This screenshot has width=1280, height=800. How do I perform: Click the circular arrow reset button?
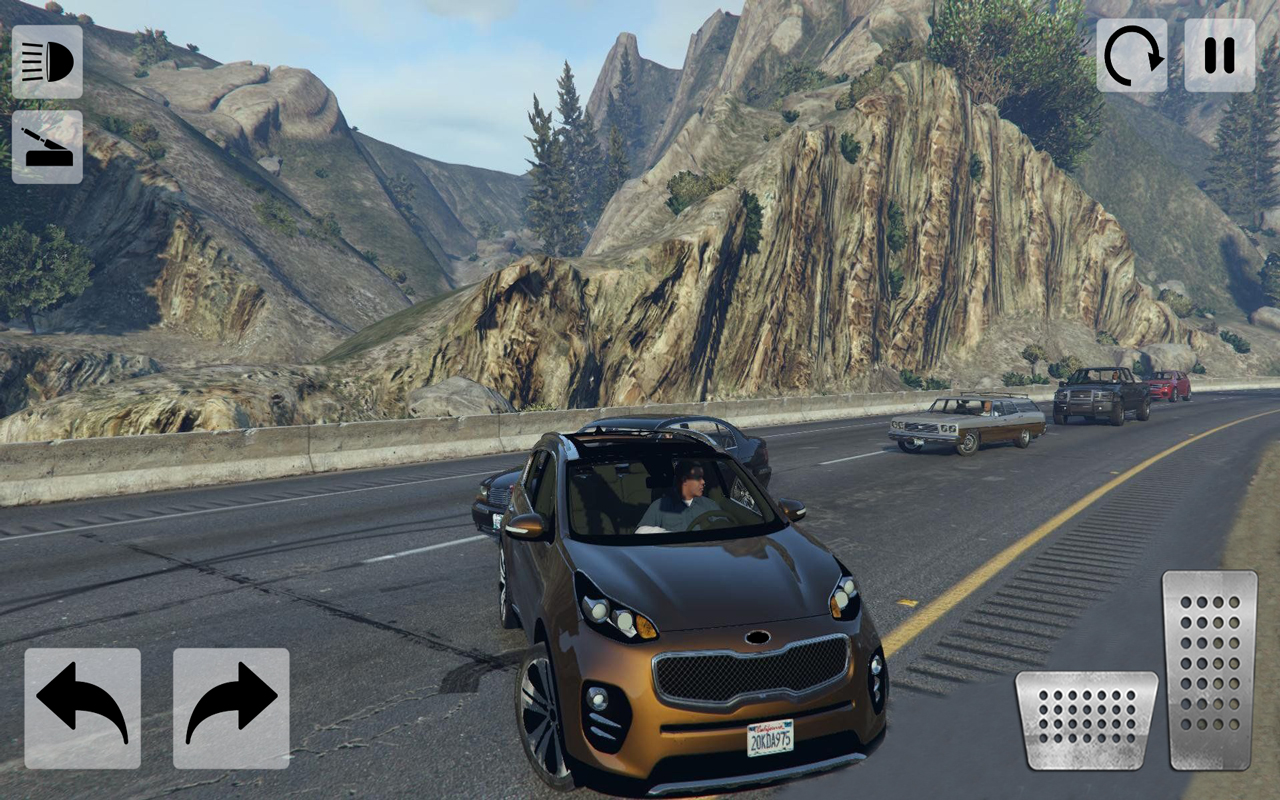coord(1132,55)
